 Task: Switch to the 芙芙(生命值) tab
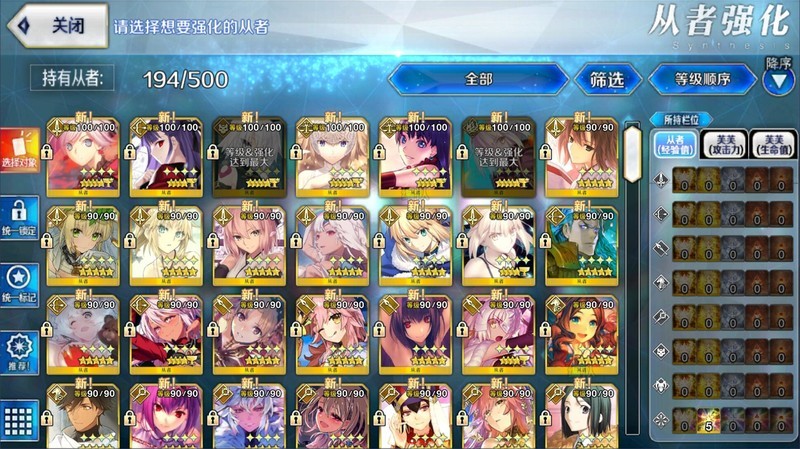[770, 145]
